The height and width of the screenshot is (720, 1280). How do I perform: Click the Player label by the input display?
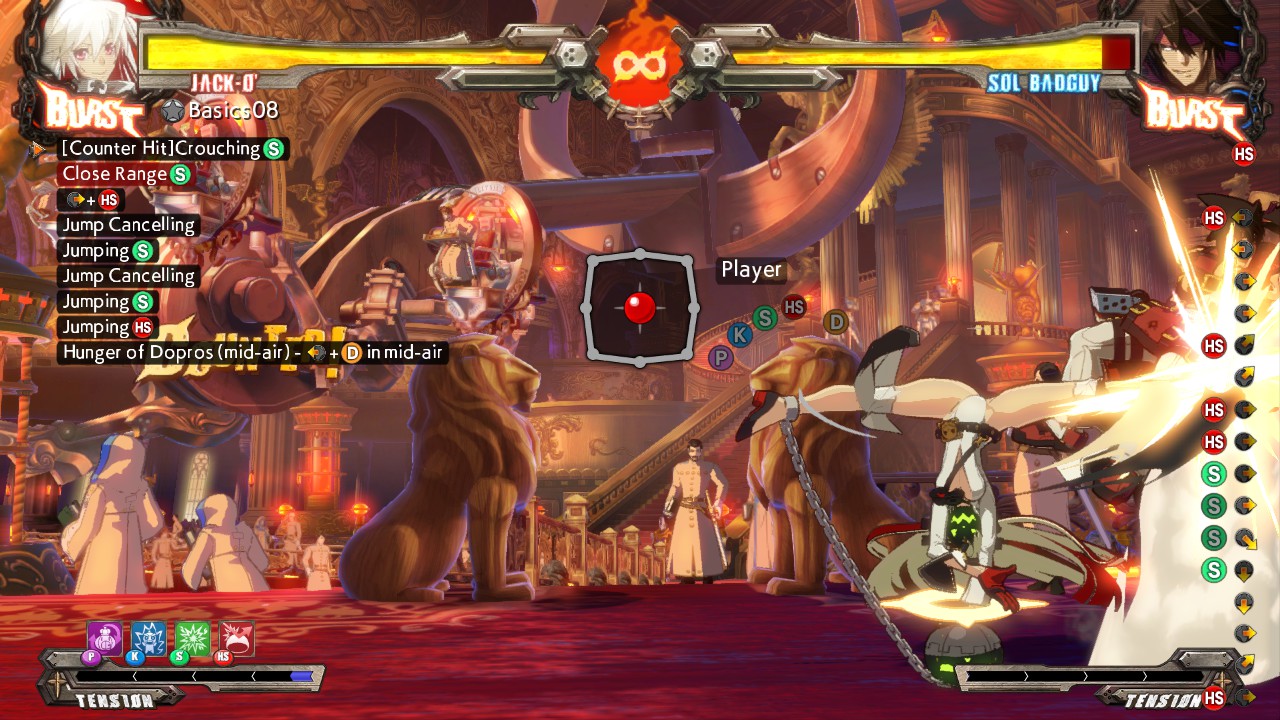[x=751, y=270]
